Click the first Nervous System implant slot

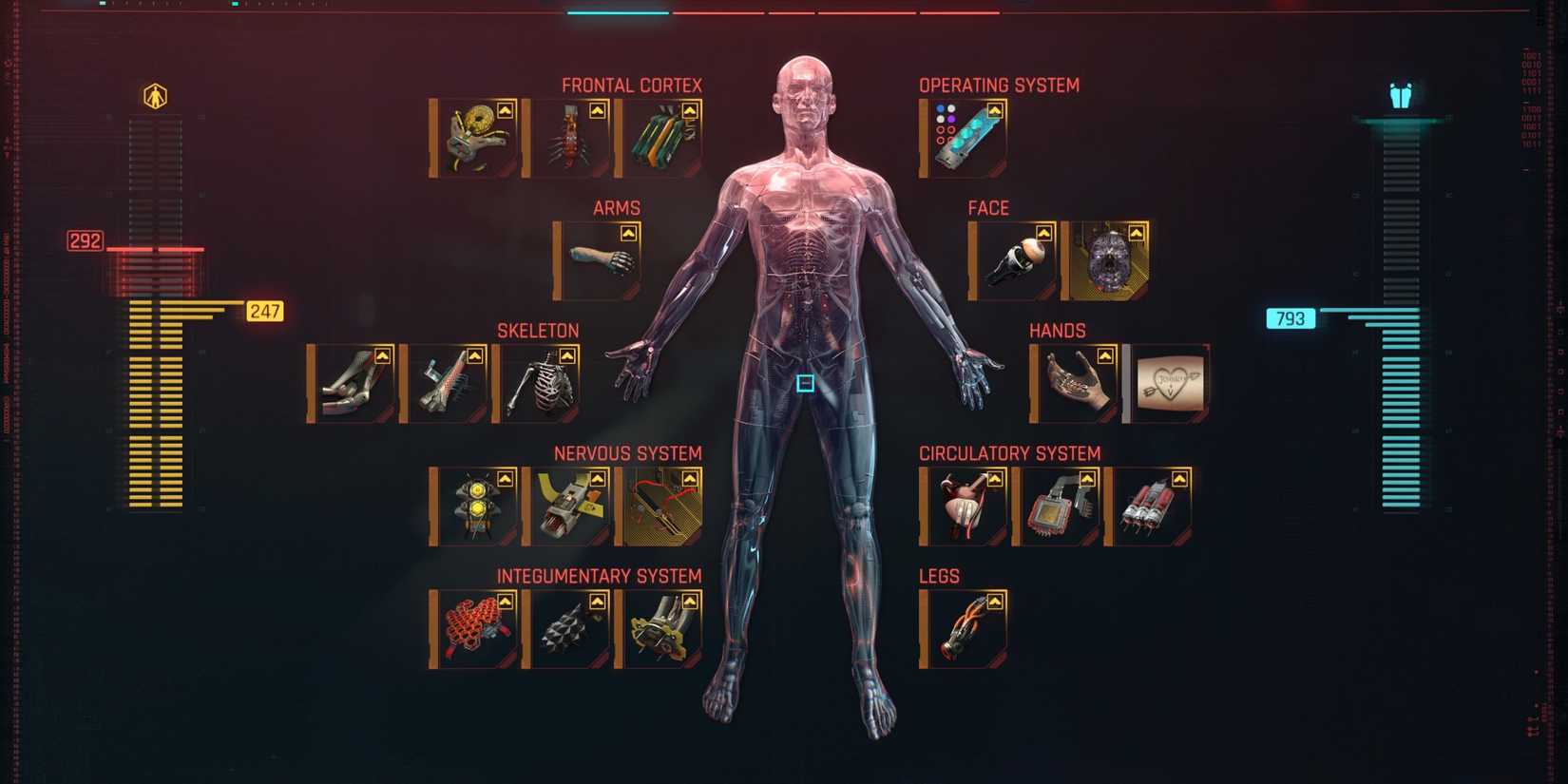[473, 506]
